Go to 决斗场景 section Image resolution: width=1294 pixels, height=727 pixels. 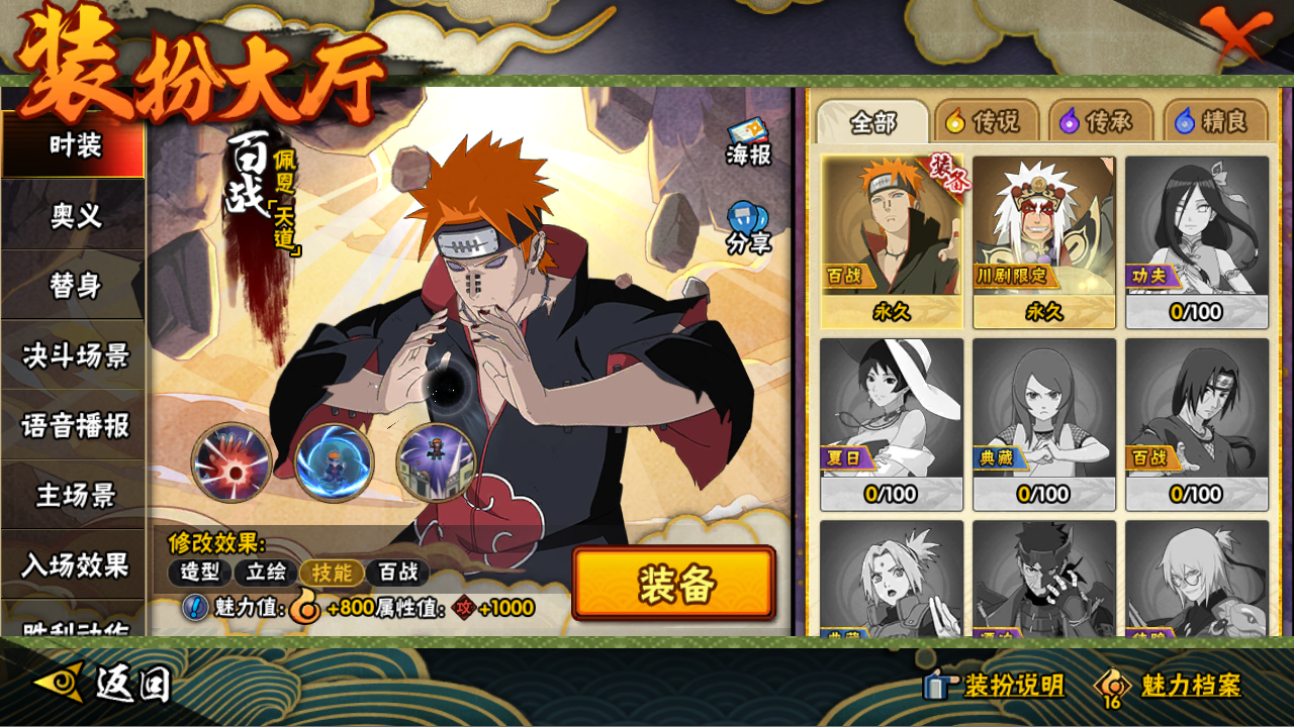(x=74, y=355)
